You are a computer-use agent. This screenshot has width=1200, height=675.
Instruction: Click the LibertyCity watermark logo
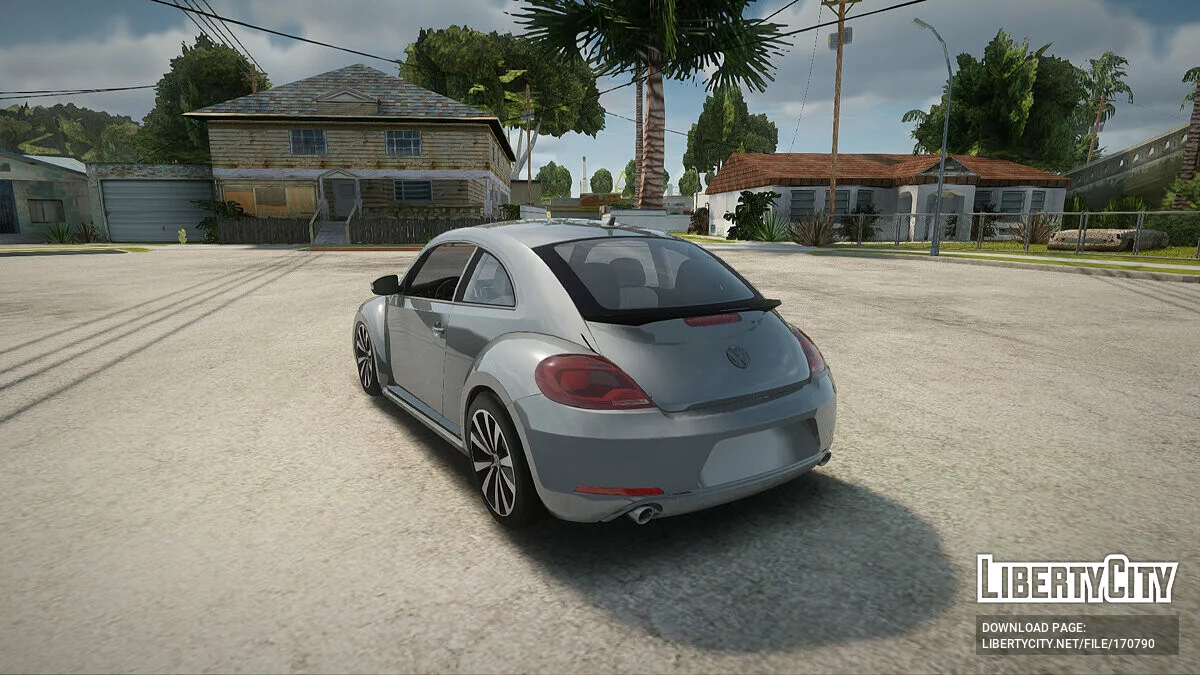coord(1076,579)
